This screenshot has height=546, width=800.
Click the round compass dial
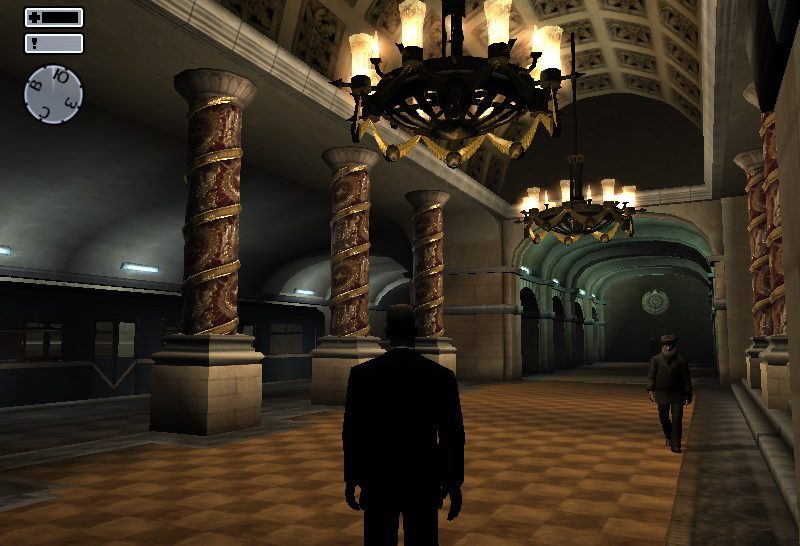point(53,94)
